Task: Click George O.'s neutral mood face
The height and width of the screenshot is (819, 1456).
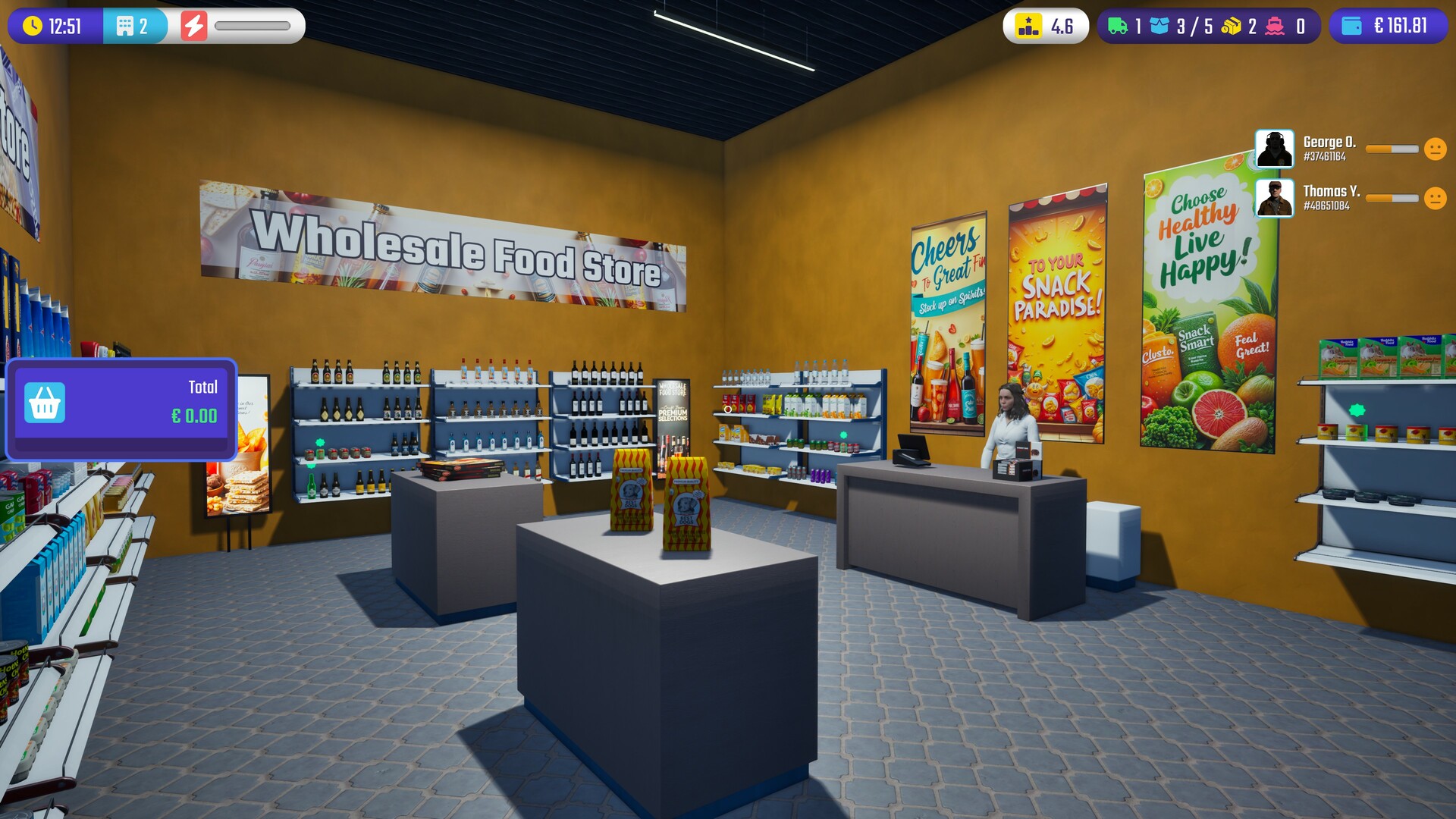Action: pyautogui.click(x=1435, y=149)
